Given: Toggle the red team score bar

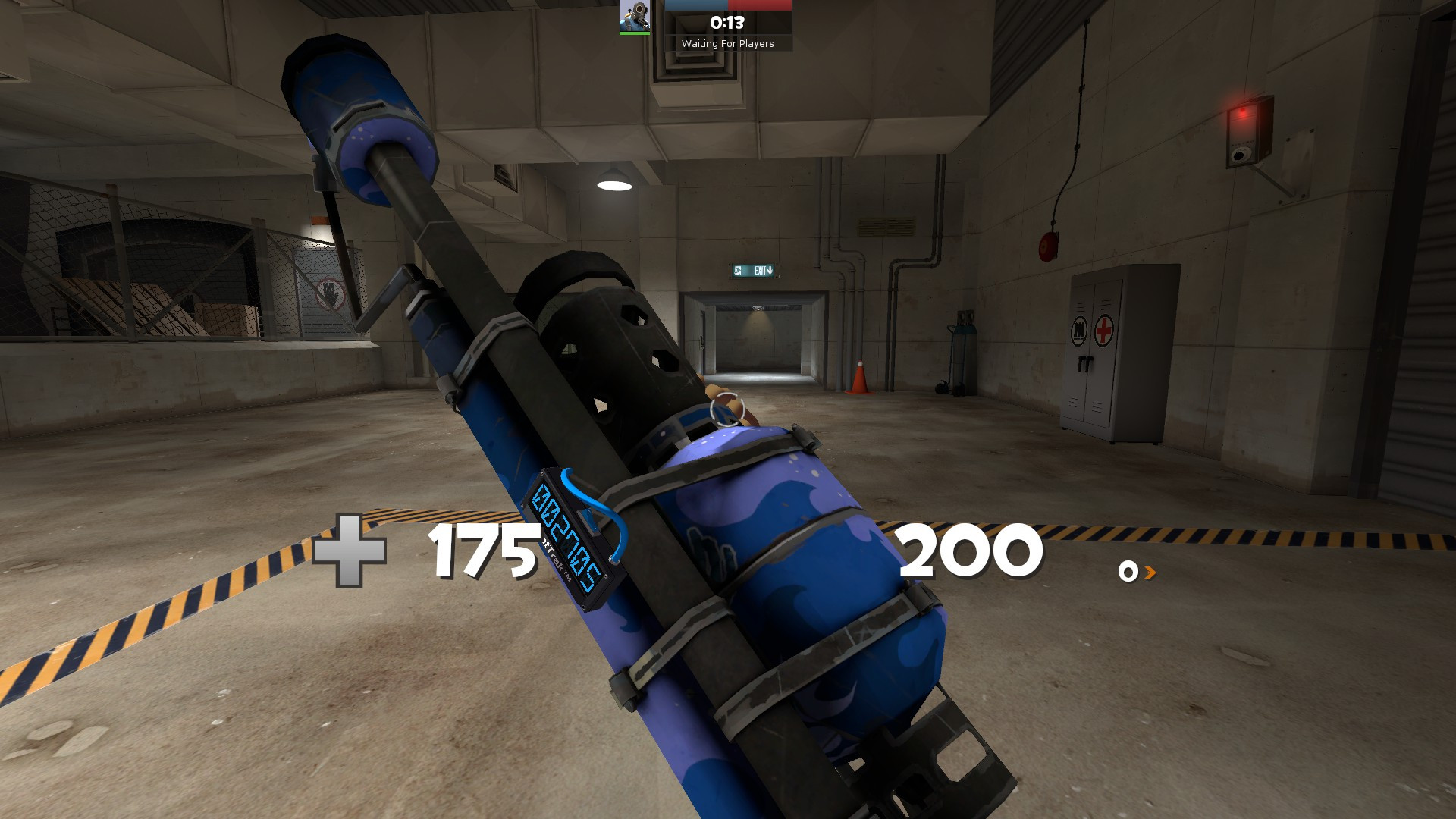Looking at the screenshot, I should tap(758, 5).
